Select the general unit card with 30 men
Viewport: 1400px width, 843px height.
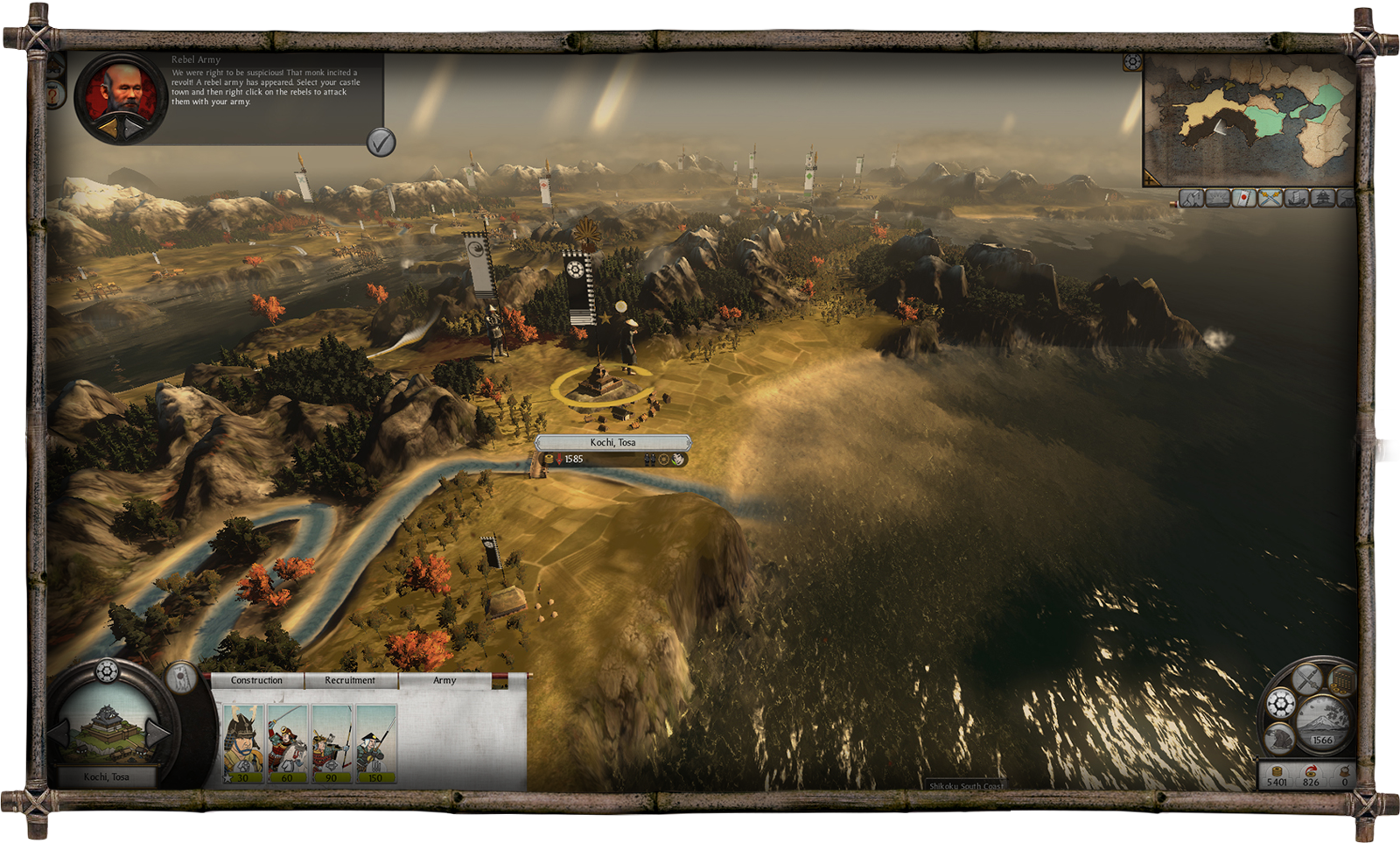click(242, 743)
